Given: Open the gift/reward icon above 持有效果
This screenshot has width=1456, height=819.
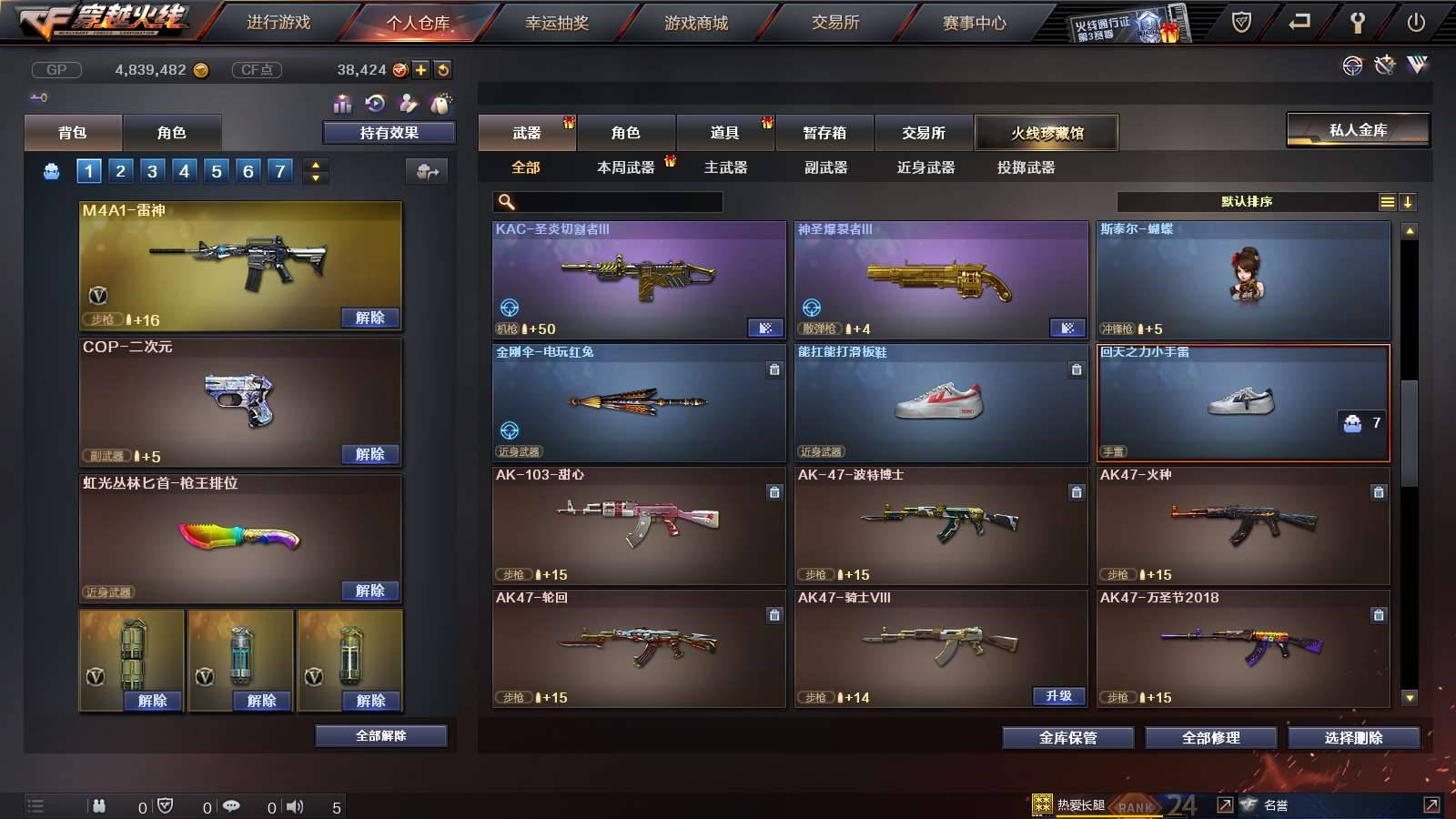Looking at the screenshot, I should tap(341, 103).
